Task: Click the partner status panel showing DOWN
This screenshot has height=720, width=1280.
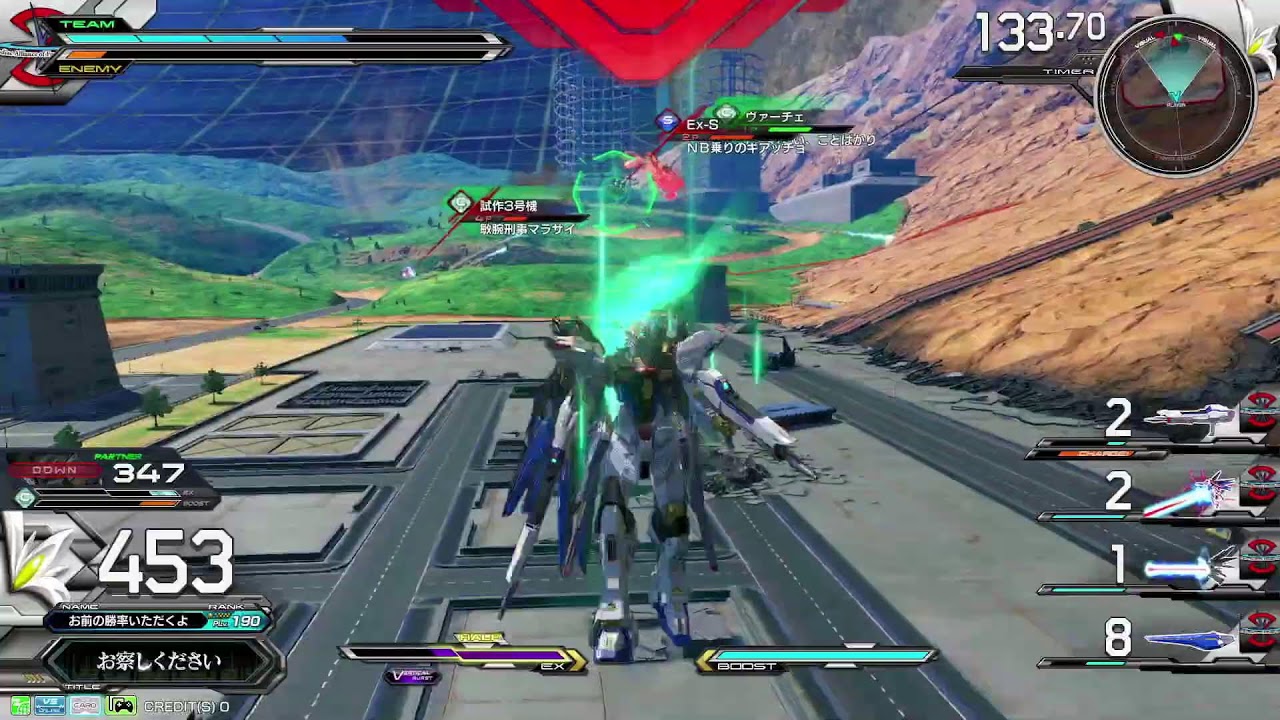Action: (110, 480)
